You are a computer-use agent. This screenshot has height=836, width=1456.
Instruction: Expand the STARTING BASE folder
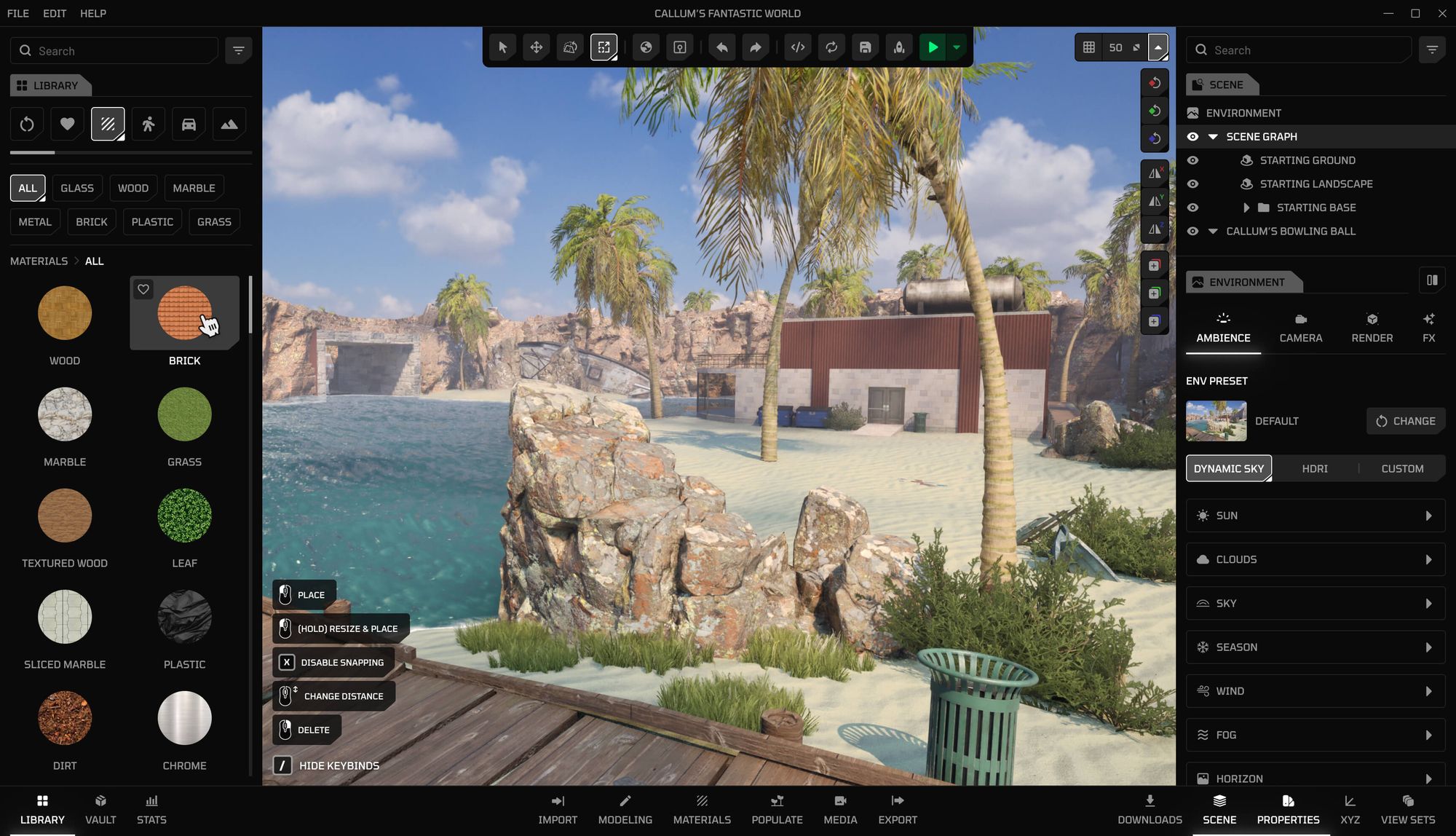(1247, 208)
